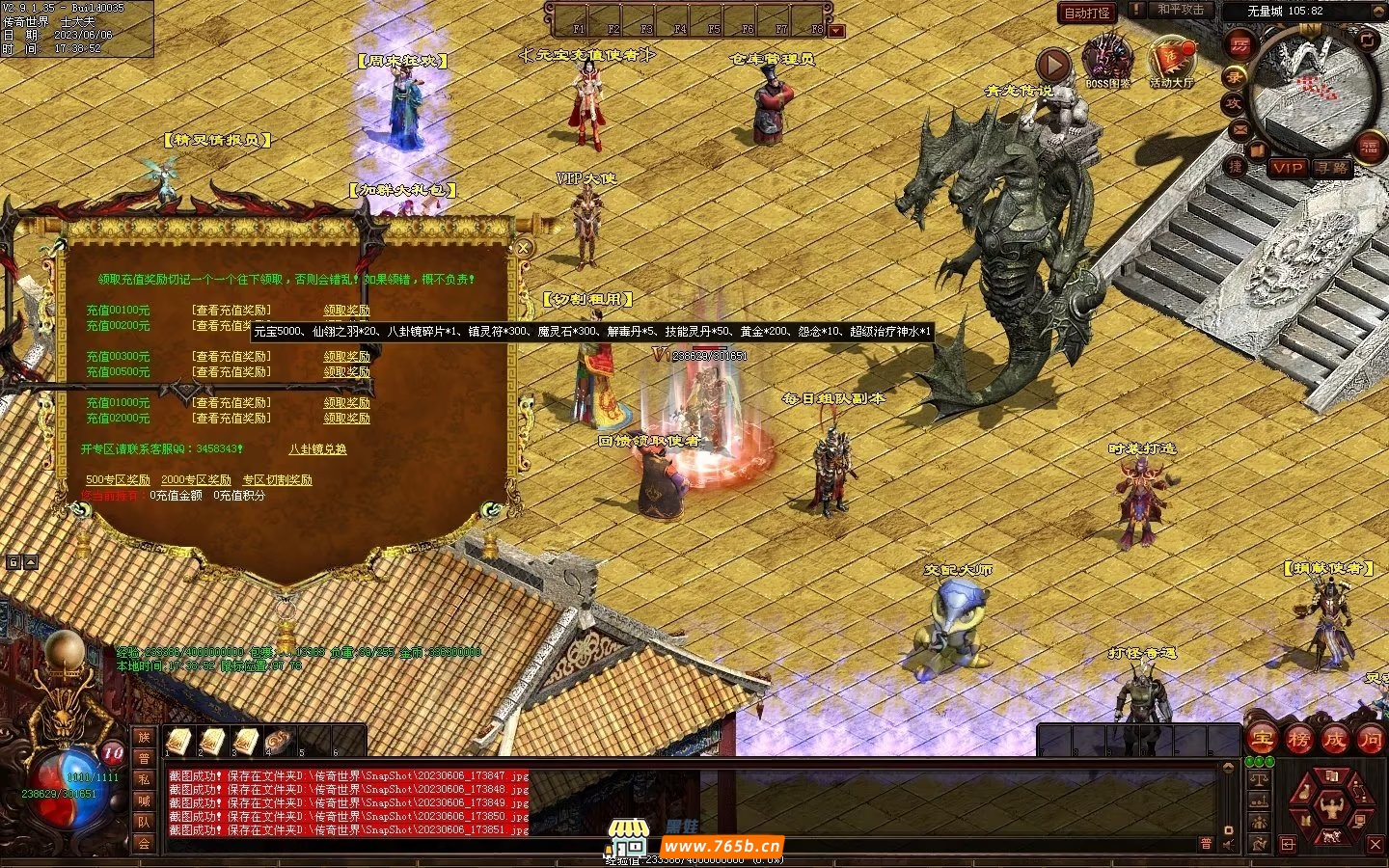
Task: Open the 榜 ranking button
Action: [x=1298, y=740]
